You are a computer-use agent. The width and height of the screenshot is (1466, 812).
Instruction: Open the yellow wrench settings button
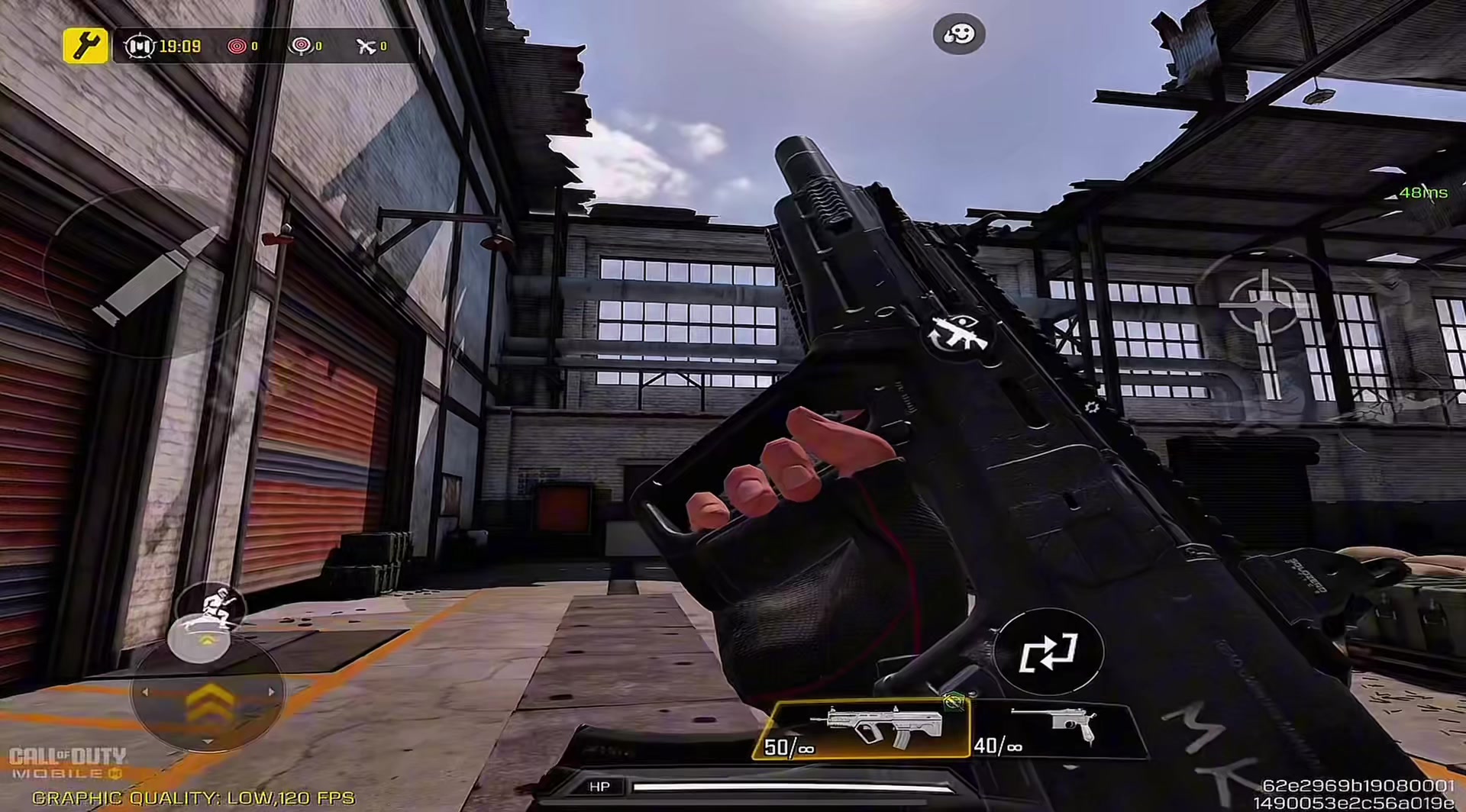click(86, 46)
